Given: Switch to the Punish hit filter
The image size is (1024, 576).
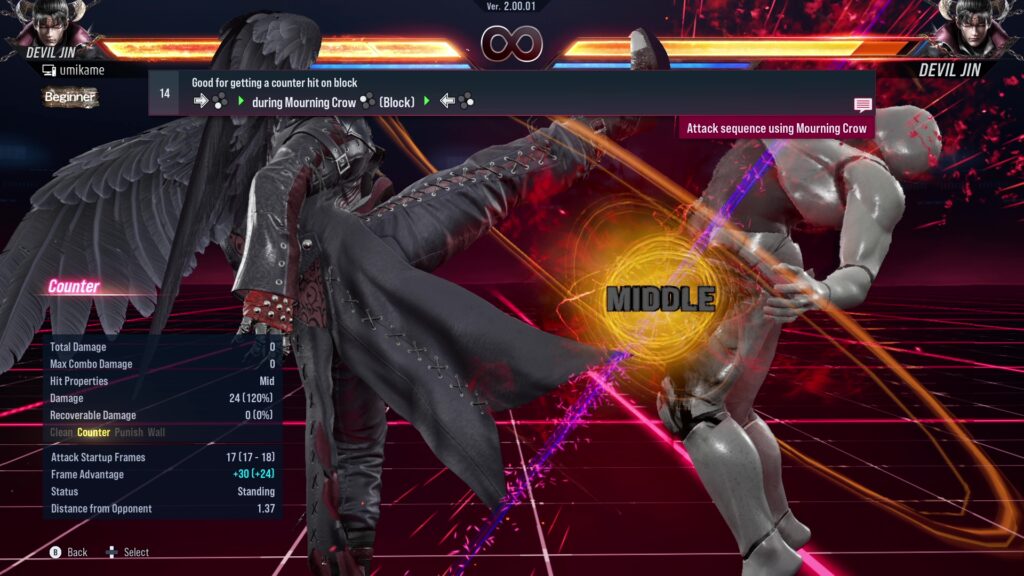Looking at the screenshot, I should [129, 433].
